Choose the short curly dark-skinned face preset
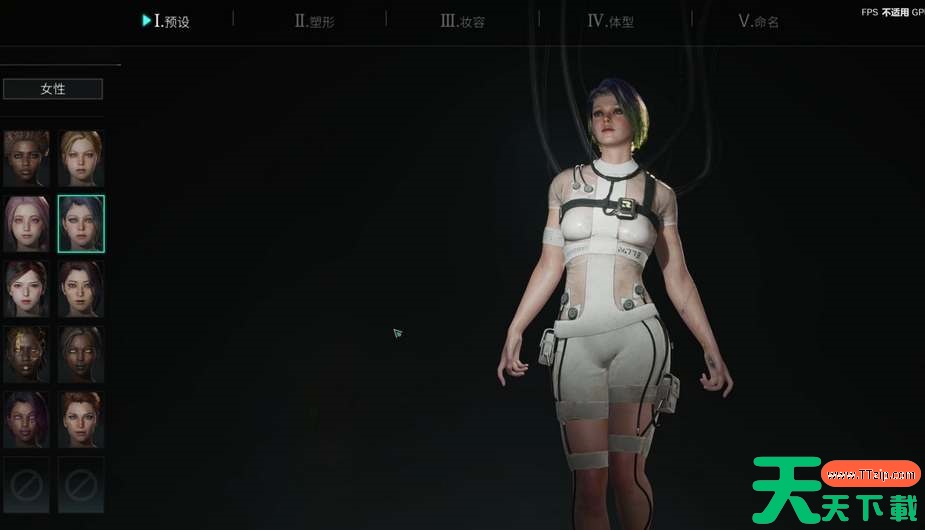The width and height of the screenshot is (925, 530). click(26, 158)
